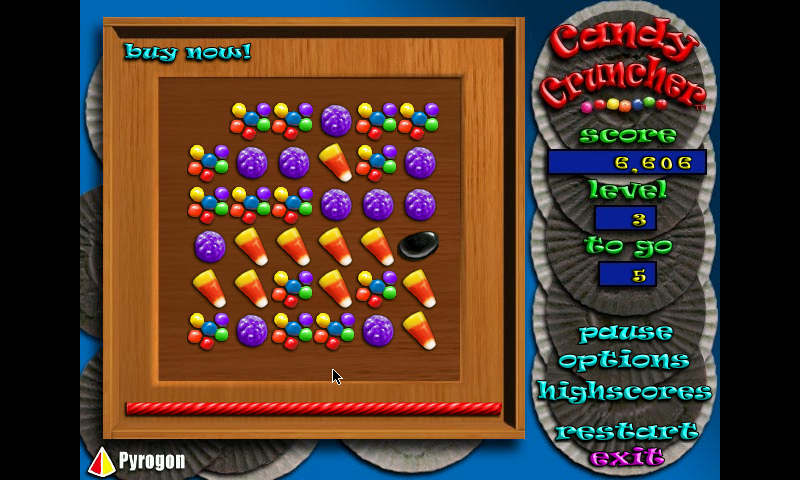View the highscores list
Screen dimensions: 800x480
point(624,391)
